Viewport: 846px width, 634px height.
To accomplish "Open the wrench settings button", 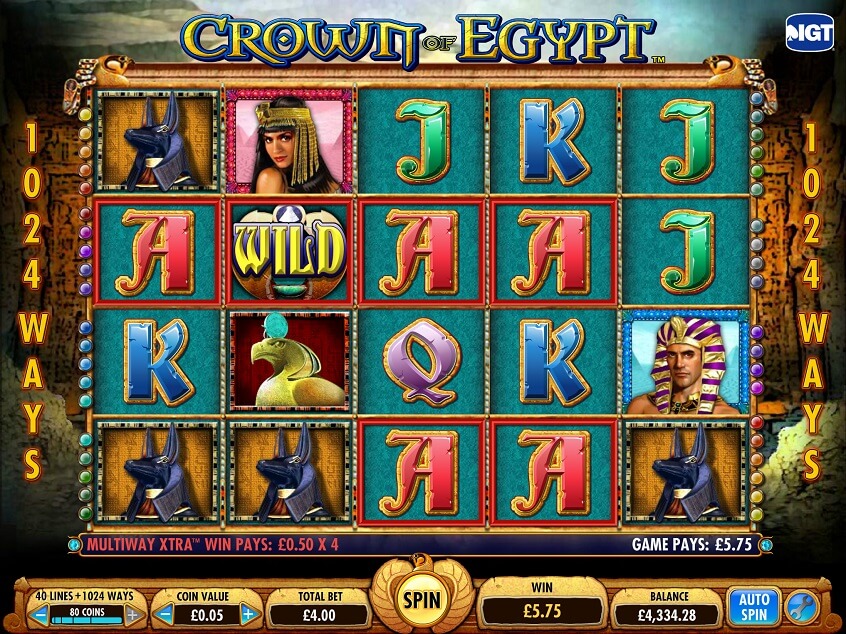I will pyautogui.click(x=802, y=607).
